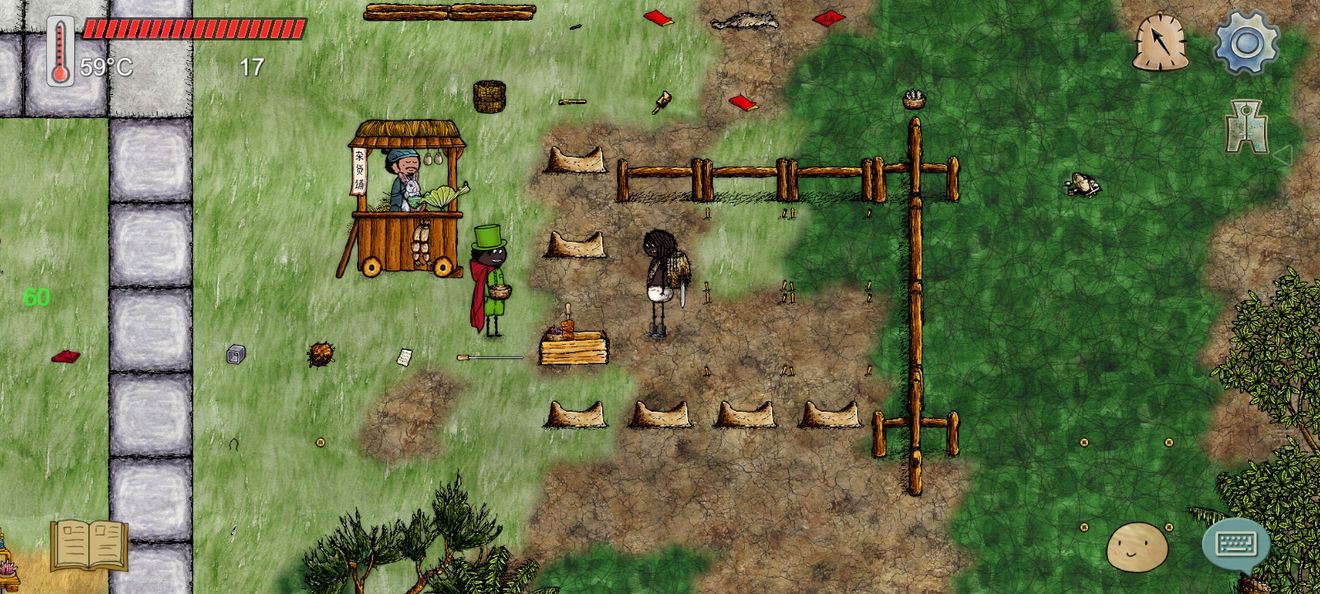Tap the smiling potato emote button
The image size is (1320, 594).
1137,547
